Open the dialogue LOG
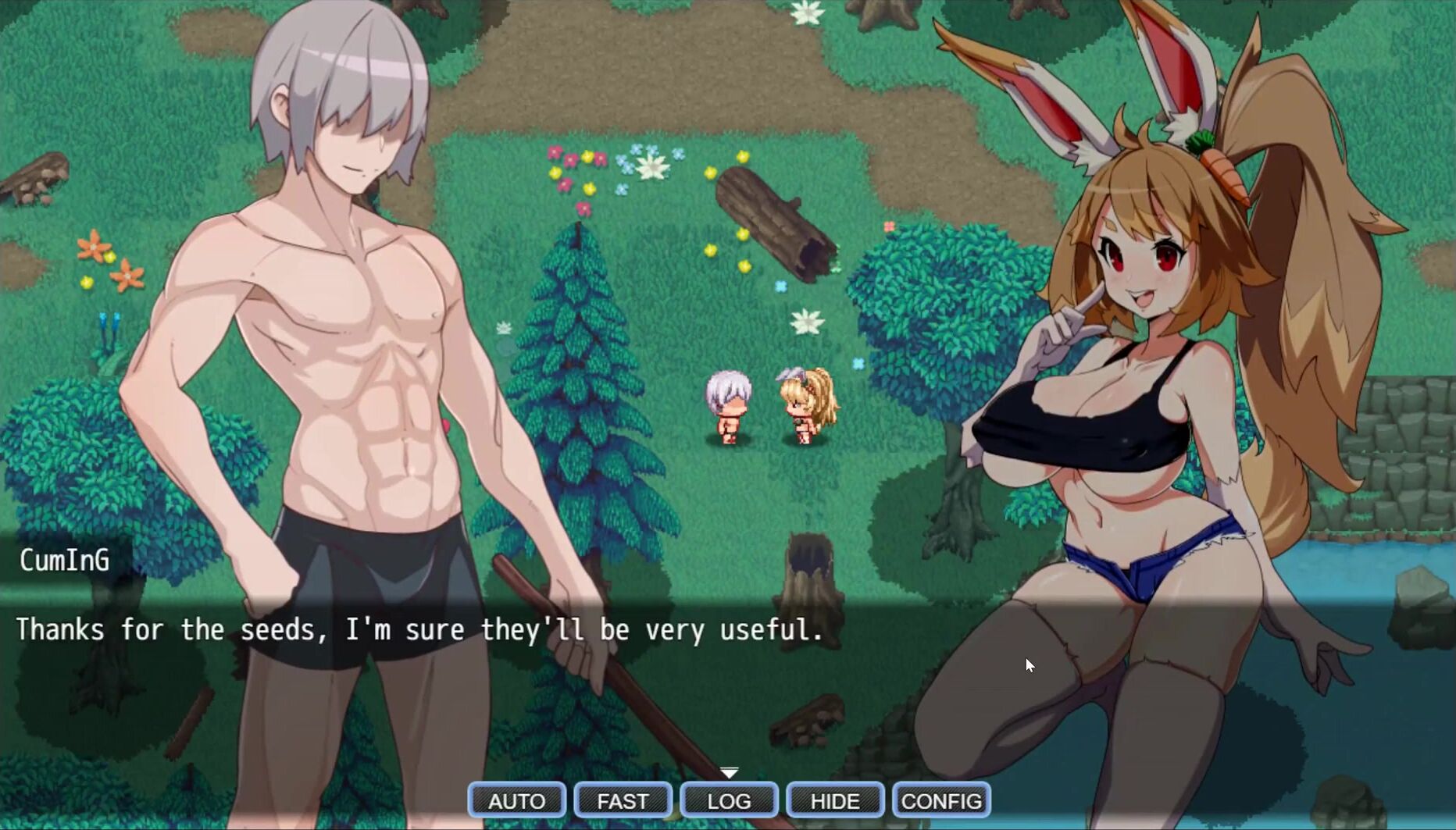The image size is (1456, 830). point(729,800)
